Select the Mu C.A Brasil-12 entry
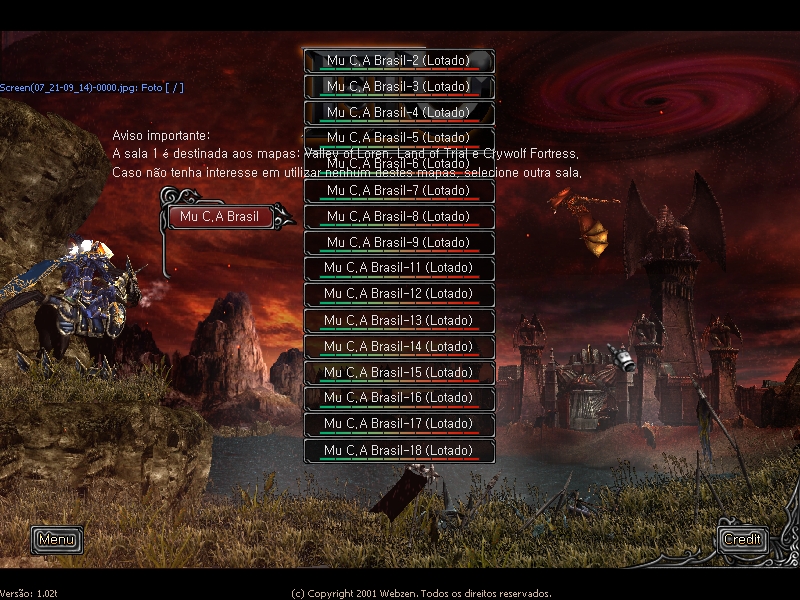The width and height of the screenshot is (800, 600). [x=399, y=295]
